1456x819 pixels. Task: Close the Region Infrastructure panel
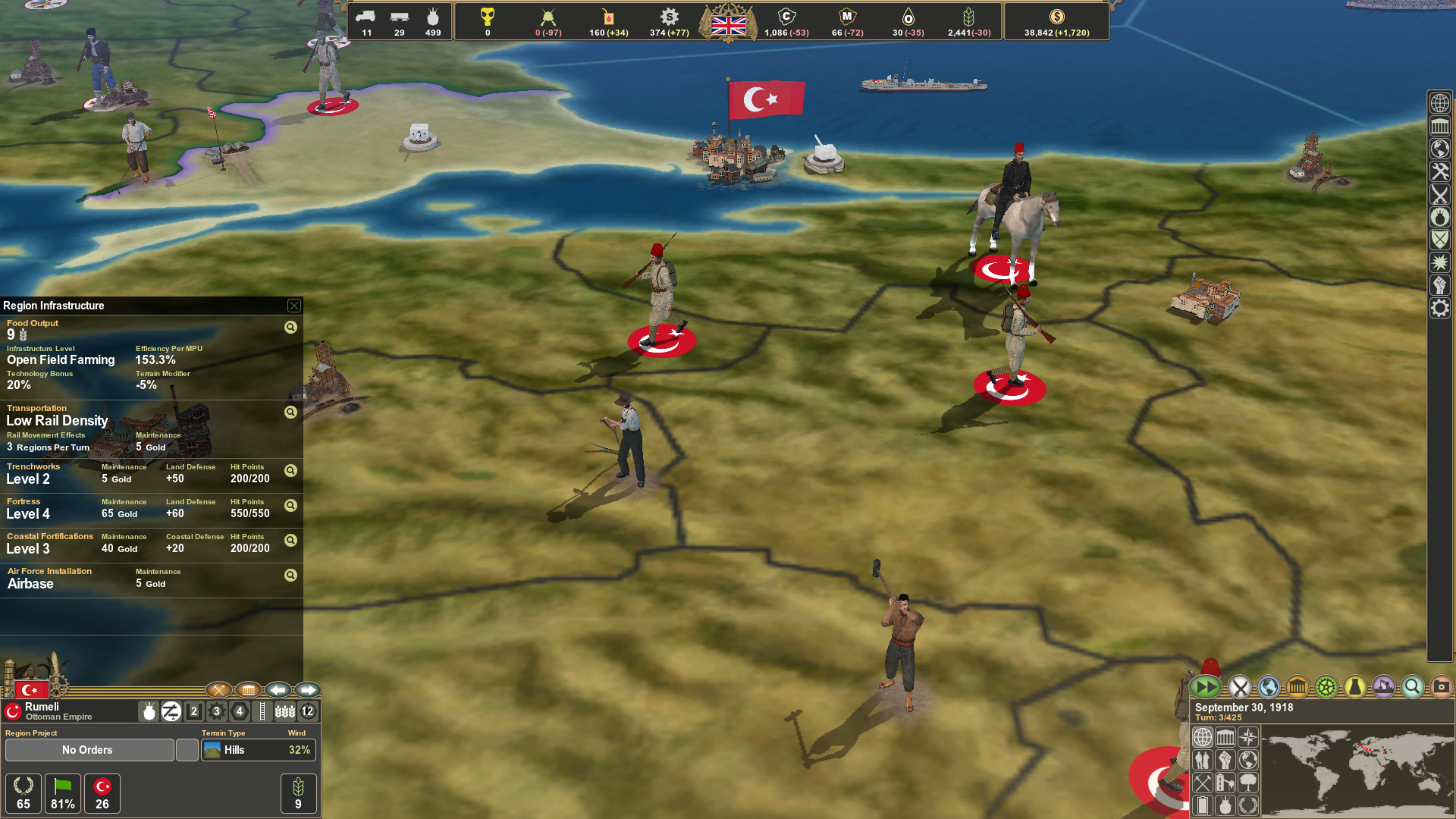pos(294,306)
